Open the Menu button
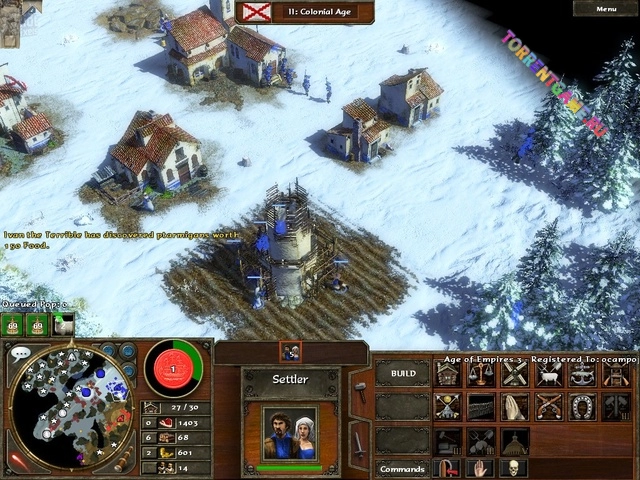 (x=606, y=9)
